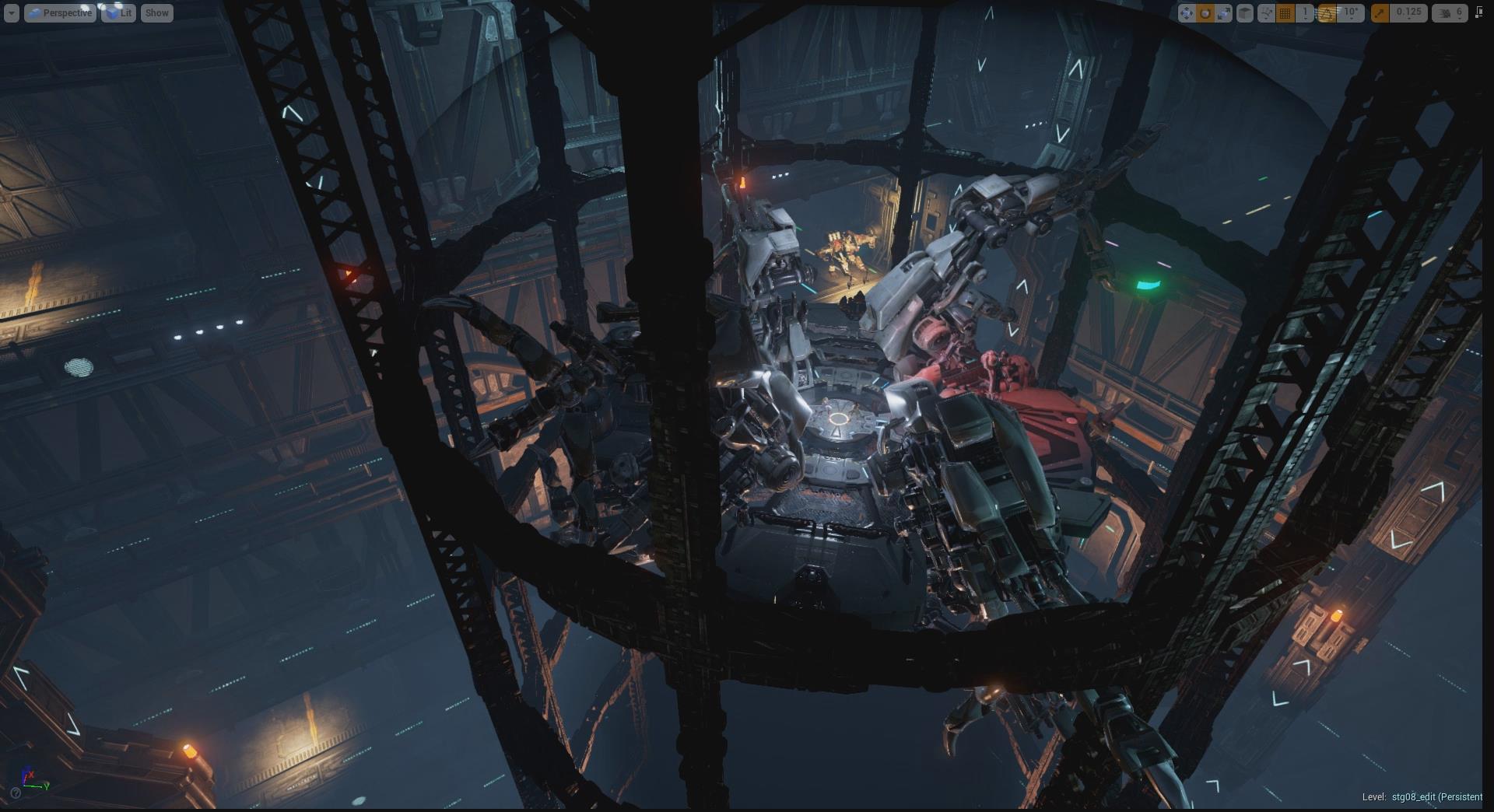The image size is (1494, 812).
Task: Open the 10° rotation snap dropdown
Action: tap(1352, 13)
